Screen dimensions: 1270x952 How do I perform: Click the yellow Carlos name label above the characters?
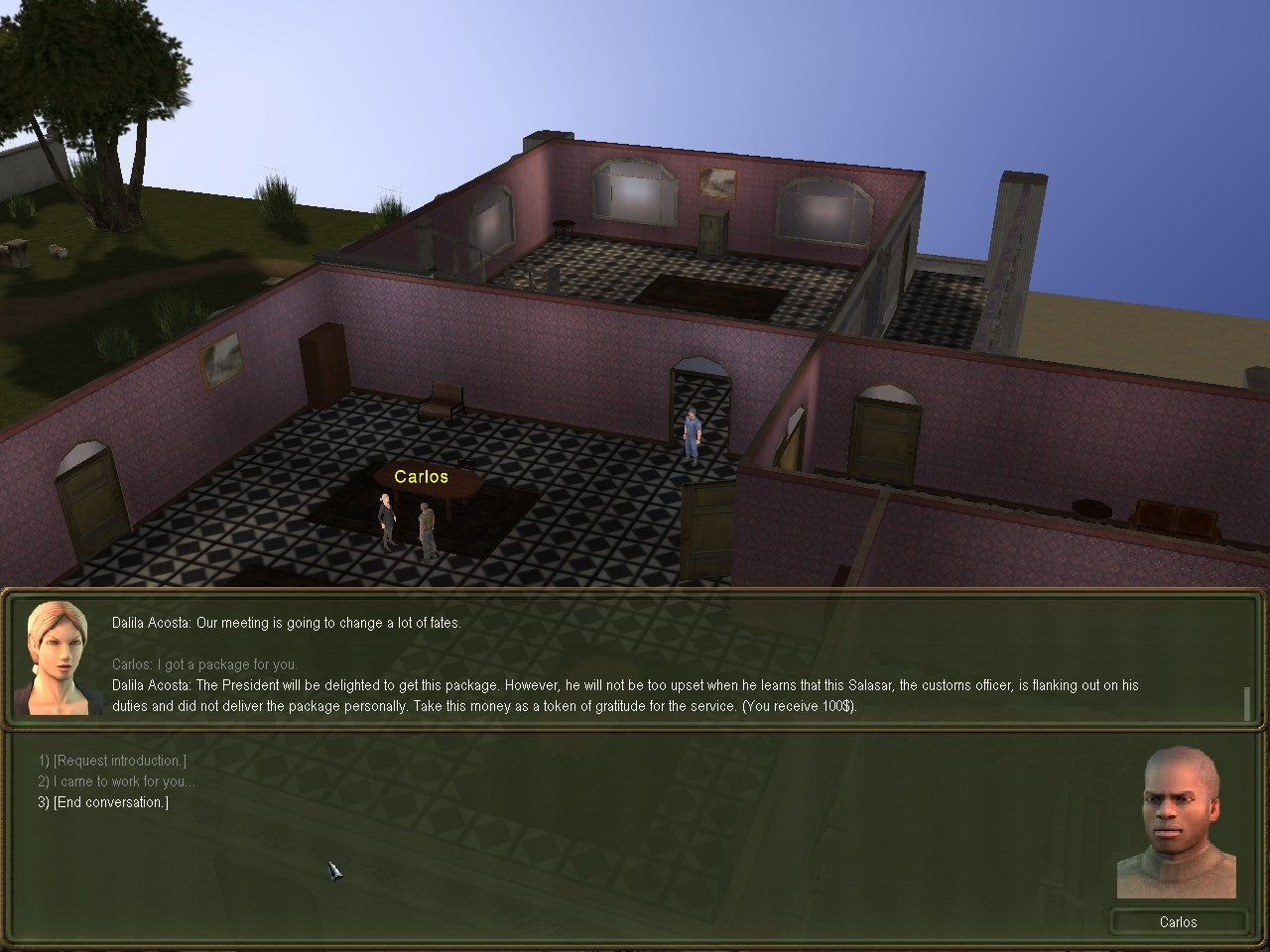click(421, 476)
